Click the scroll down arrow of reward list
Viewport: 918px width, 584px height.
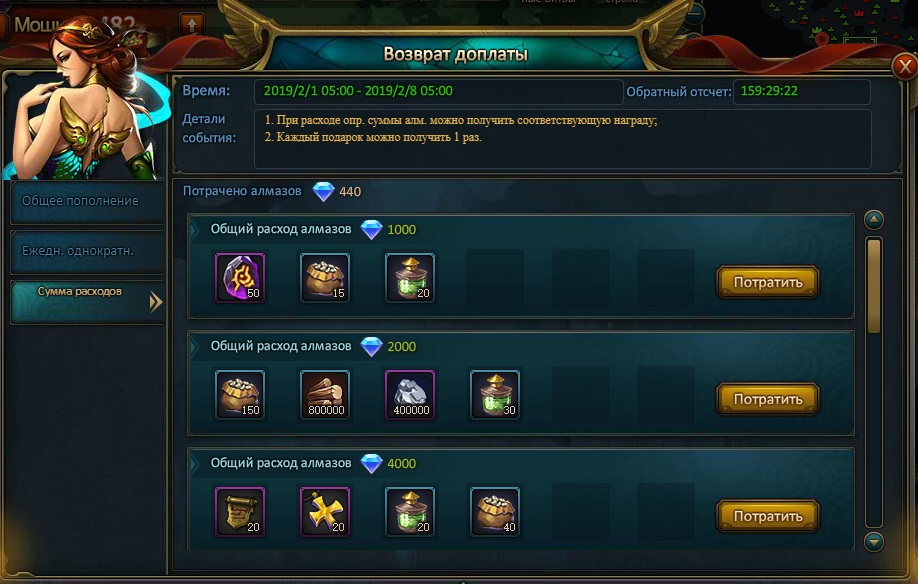pos(874,541)
